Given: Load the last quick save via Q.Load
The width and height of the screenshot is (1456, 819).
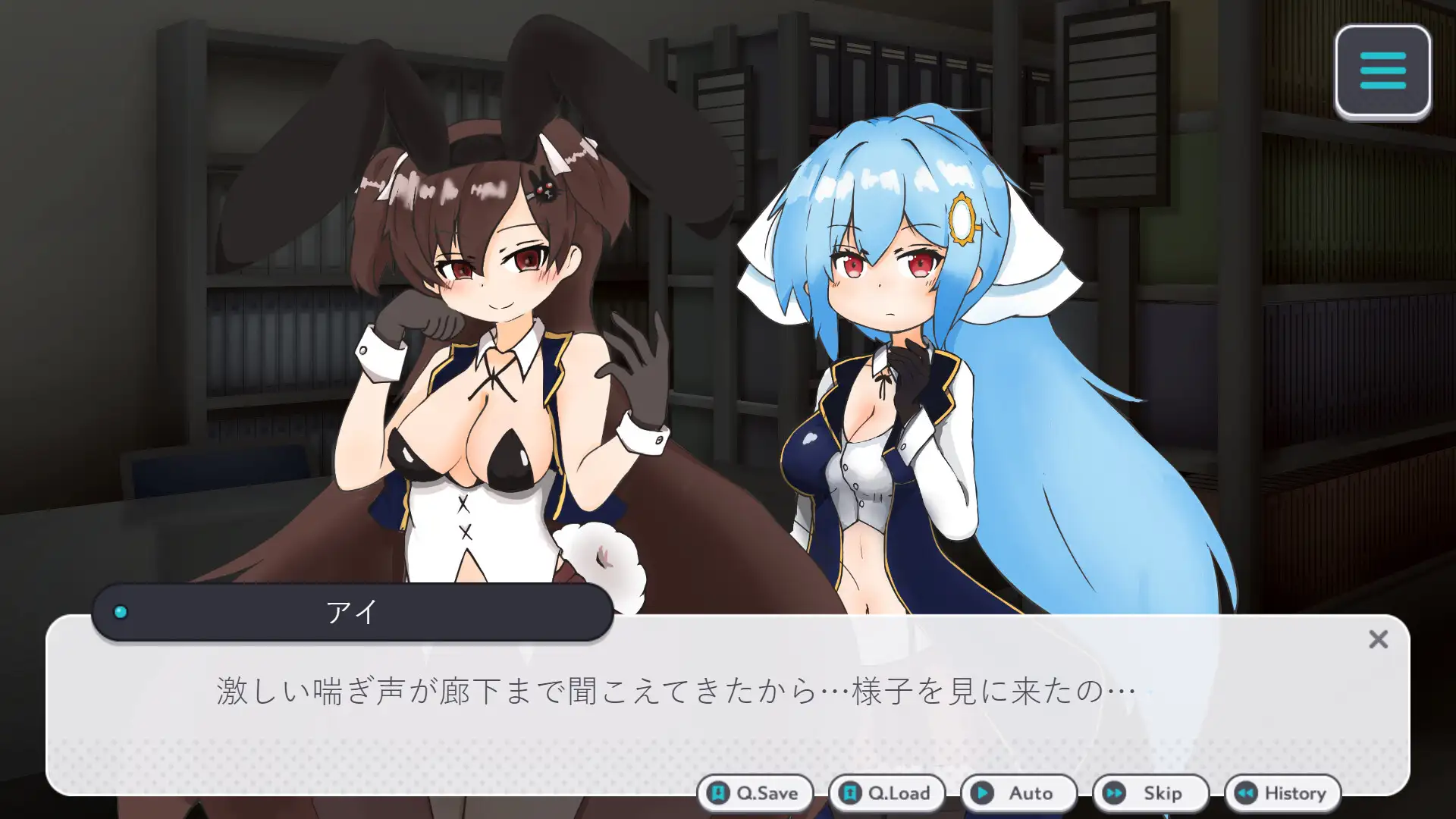Looking at the screenshot, I should (x=887, y=793).
